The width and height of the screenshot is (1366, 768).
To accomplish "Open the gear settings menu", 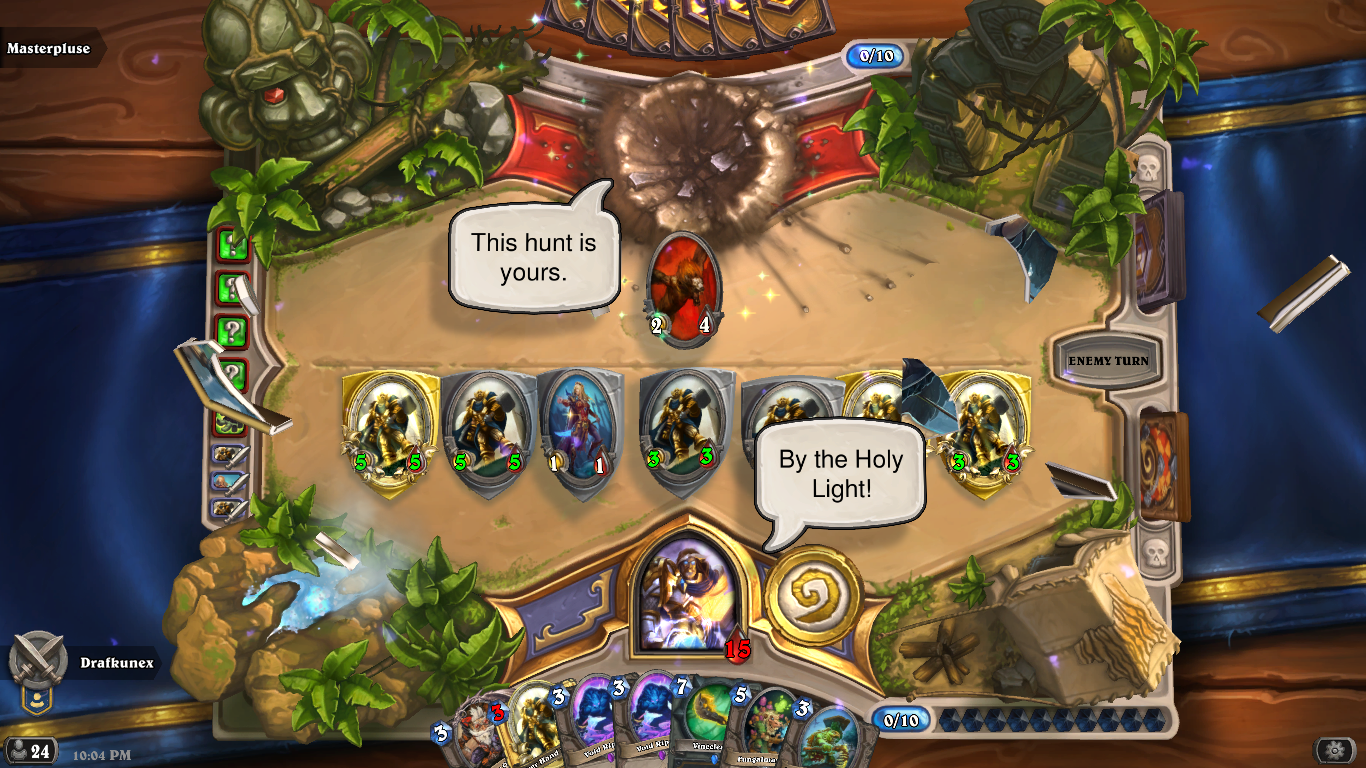I will point(1334,750).
